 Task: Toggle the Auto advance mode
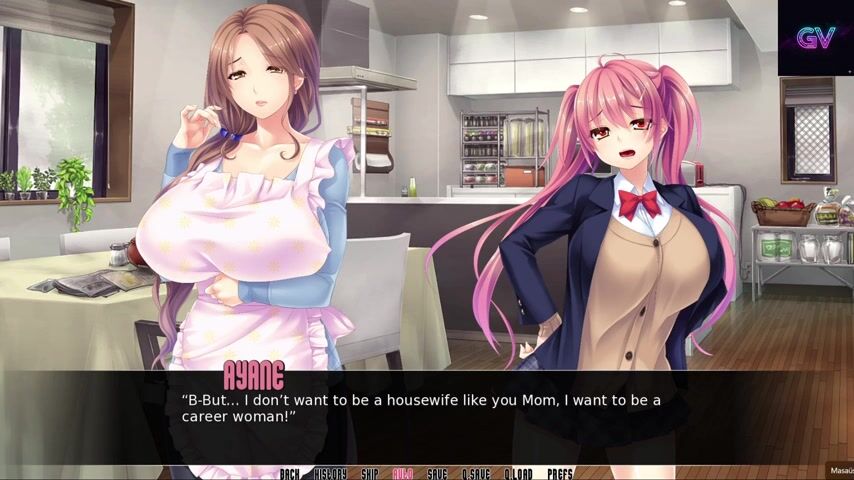pyautogui.click(x=403, y=474)
